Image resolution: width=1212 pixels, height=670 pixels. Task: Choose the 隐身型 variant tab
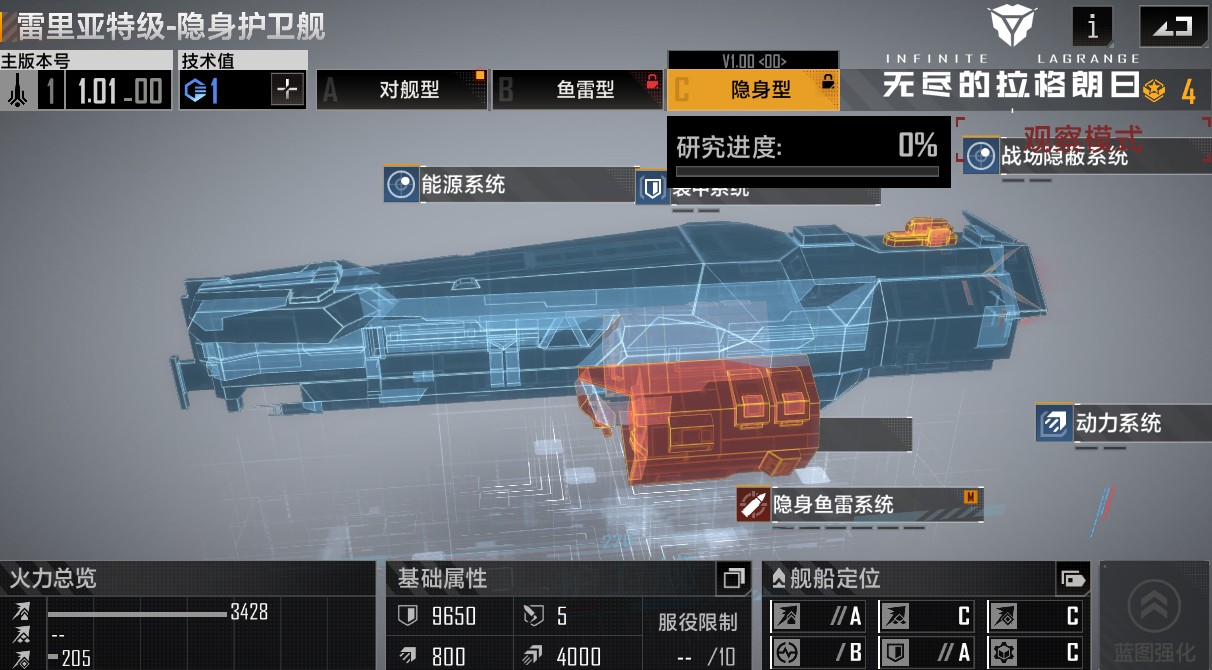click(x=753, y=90)
